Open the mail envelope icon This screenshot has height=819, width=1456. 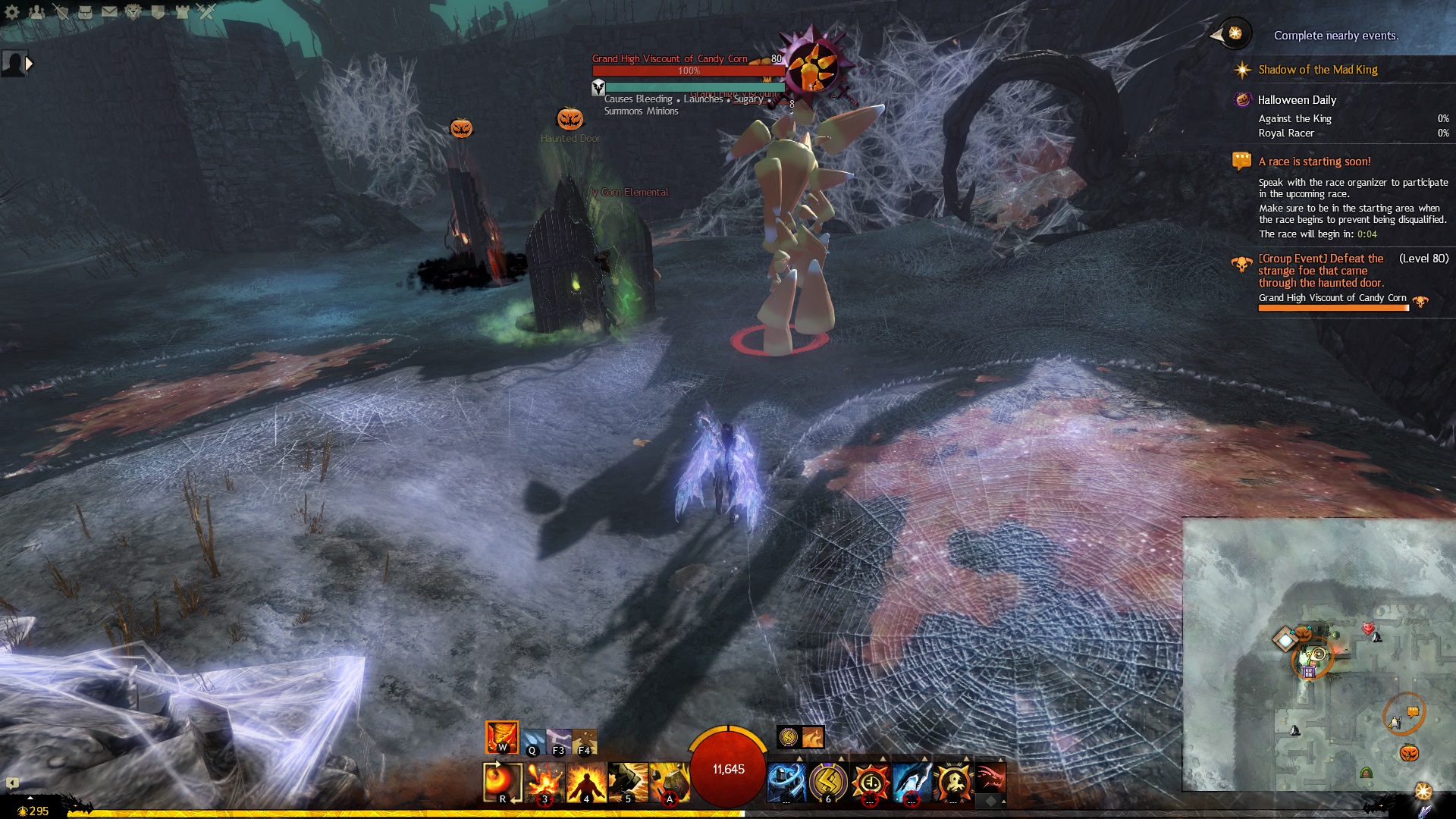(109, 11)
